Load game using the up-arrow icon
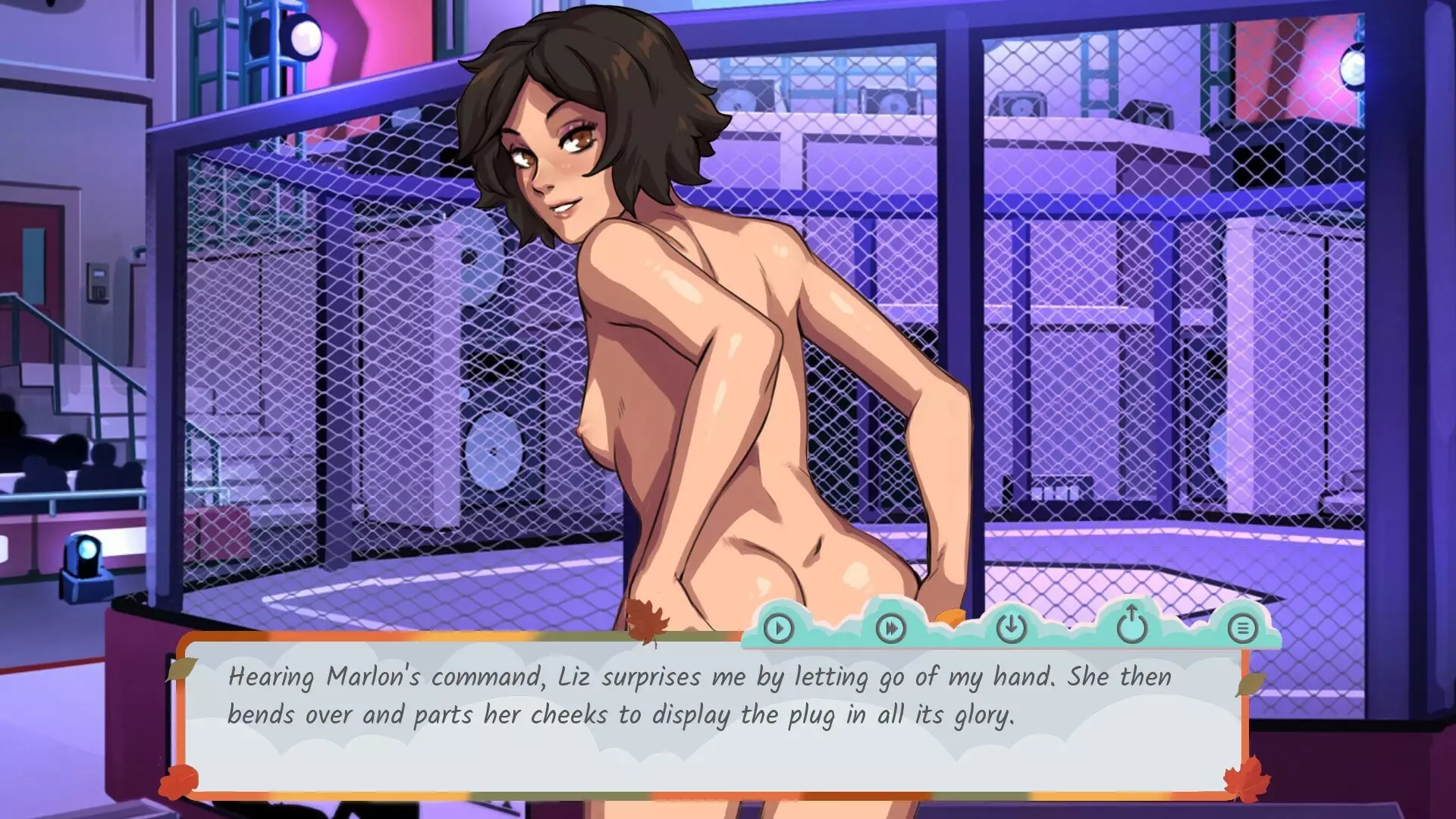 1131,625
